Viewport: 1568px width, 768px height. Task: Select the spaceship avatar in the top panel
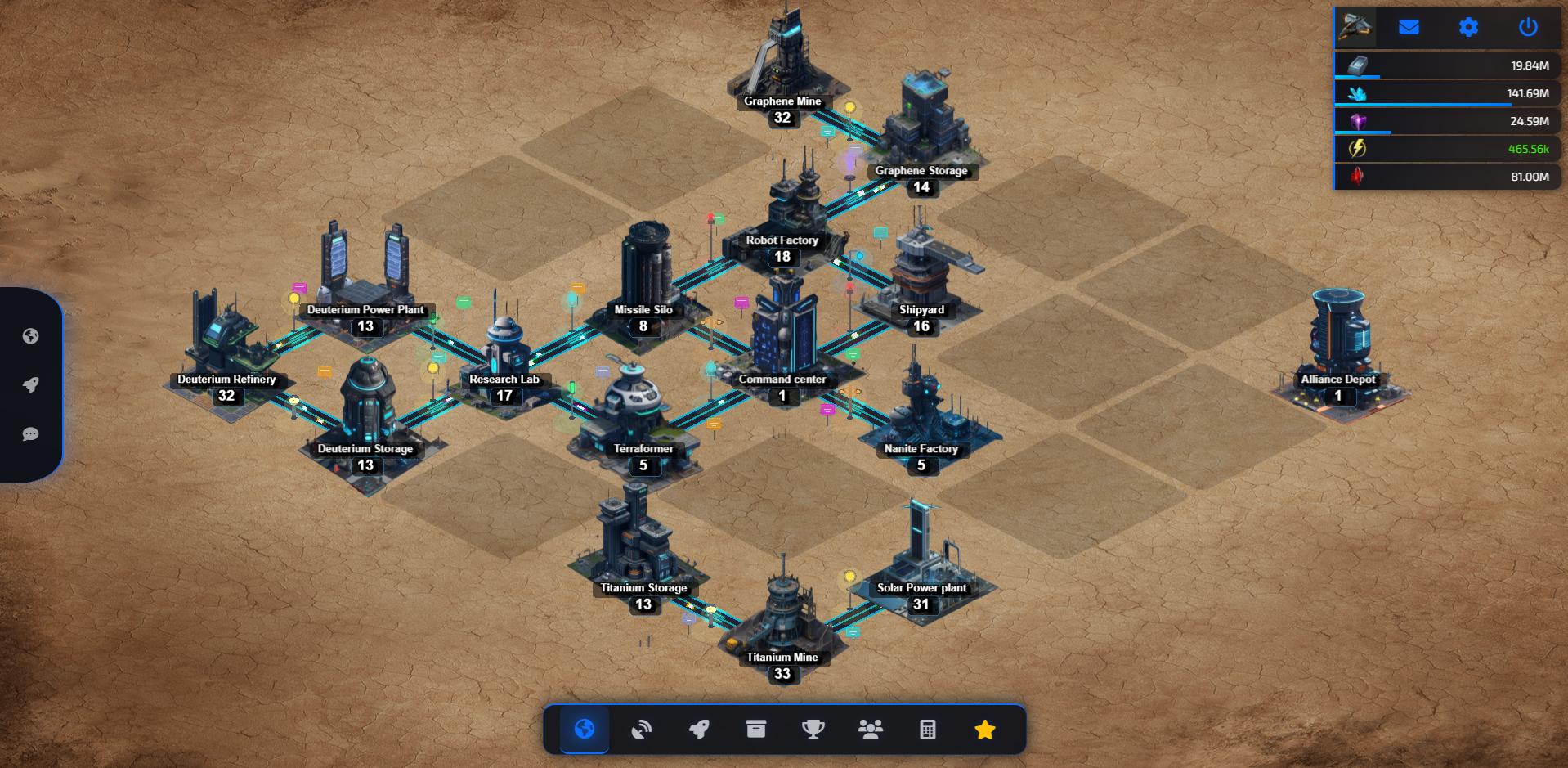[x=1355, y=27]
